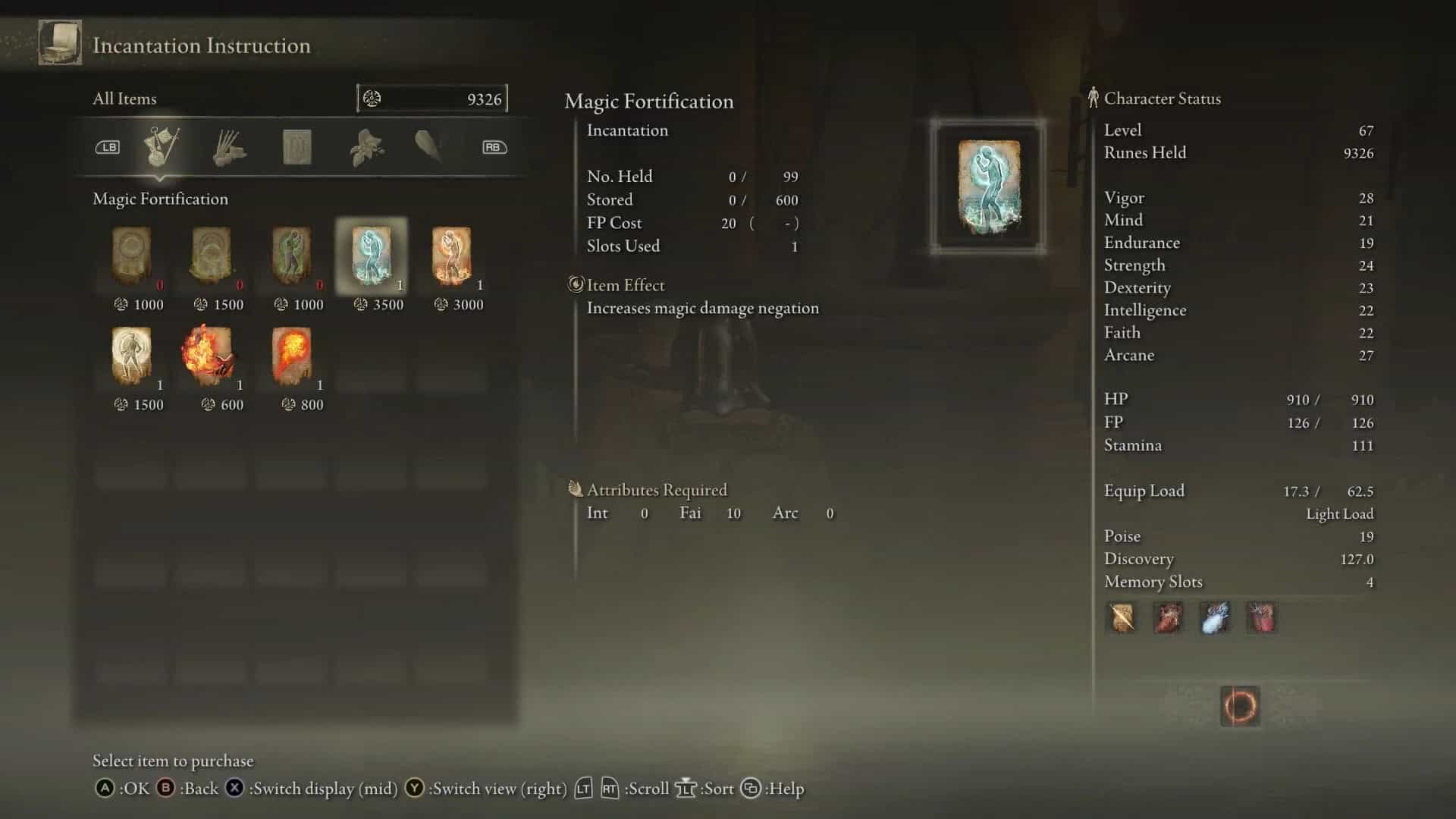This screenshot has height=819, width=1456.
Task: Select the All Items sack-and-sword tab
Action: point(161,147)
